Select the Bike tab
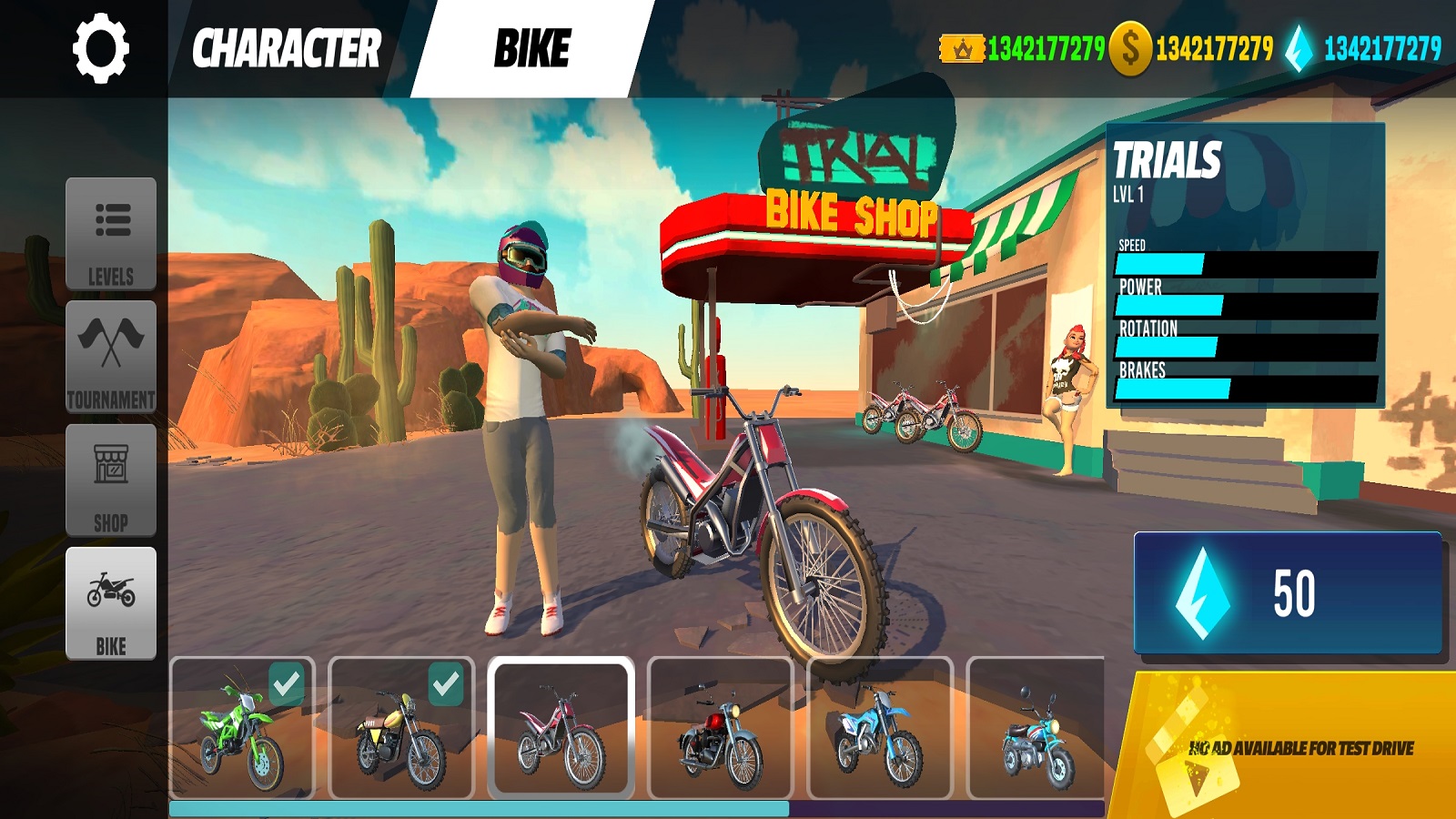This screenshot has width=1456, height=819. (x=532, y=48)
